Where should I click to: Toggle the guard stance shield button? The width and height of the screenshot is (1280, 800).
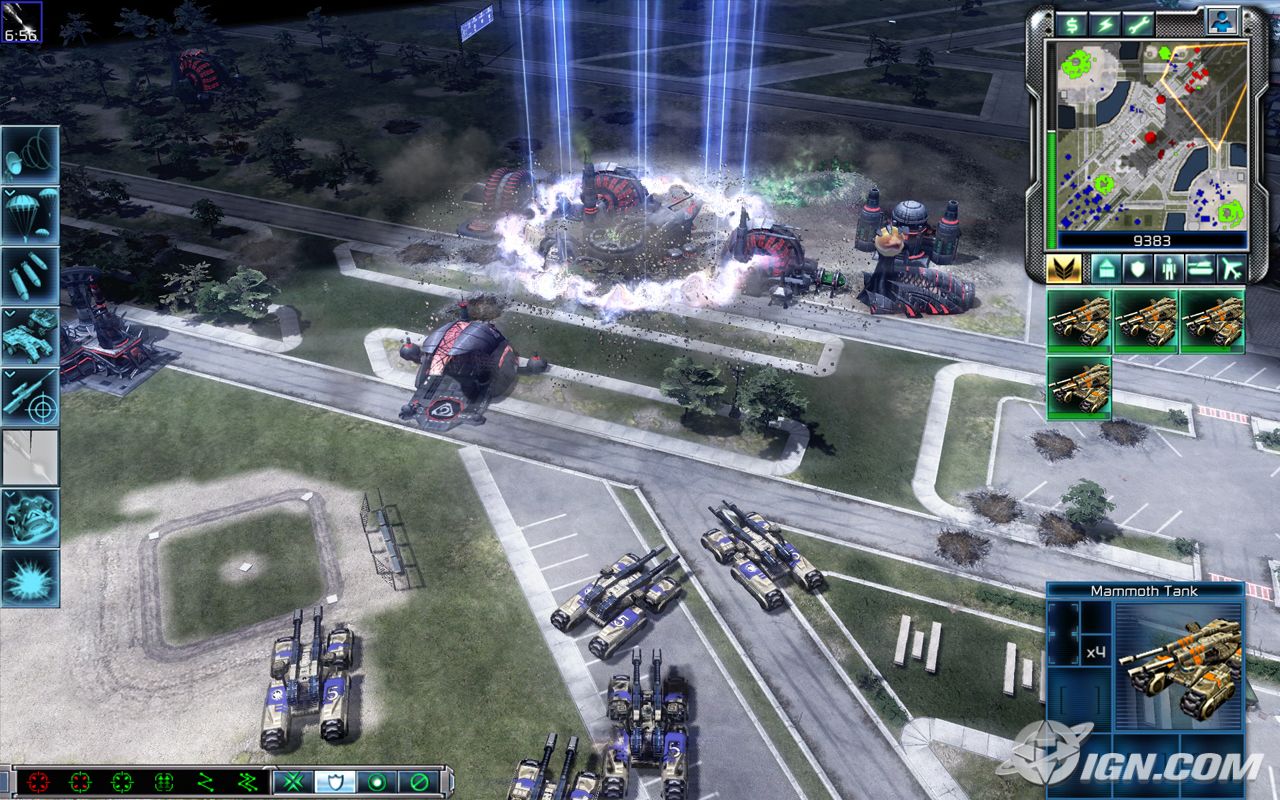point(334,780)
